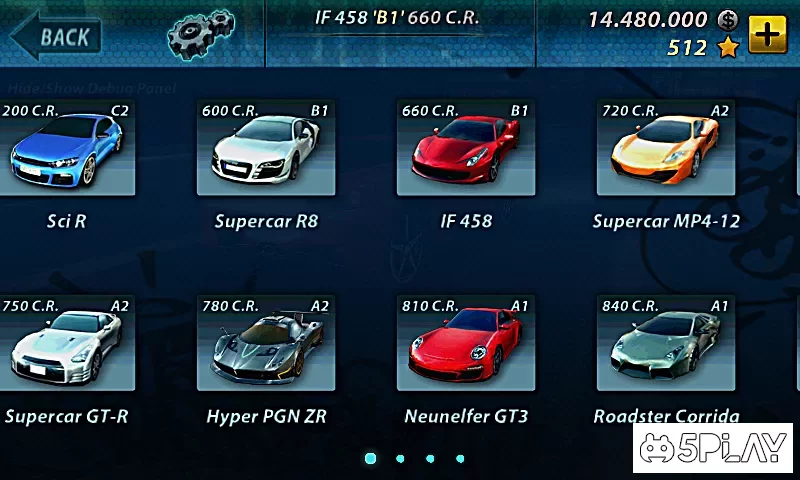This screenshot has height=480, width=800.
Task: Pick the orange Supercar MP4-12
Action: pos(665,148)
